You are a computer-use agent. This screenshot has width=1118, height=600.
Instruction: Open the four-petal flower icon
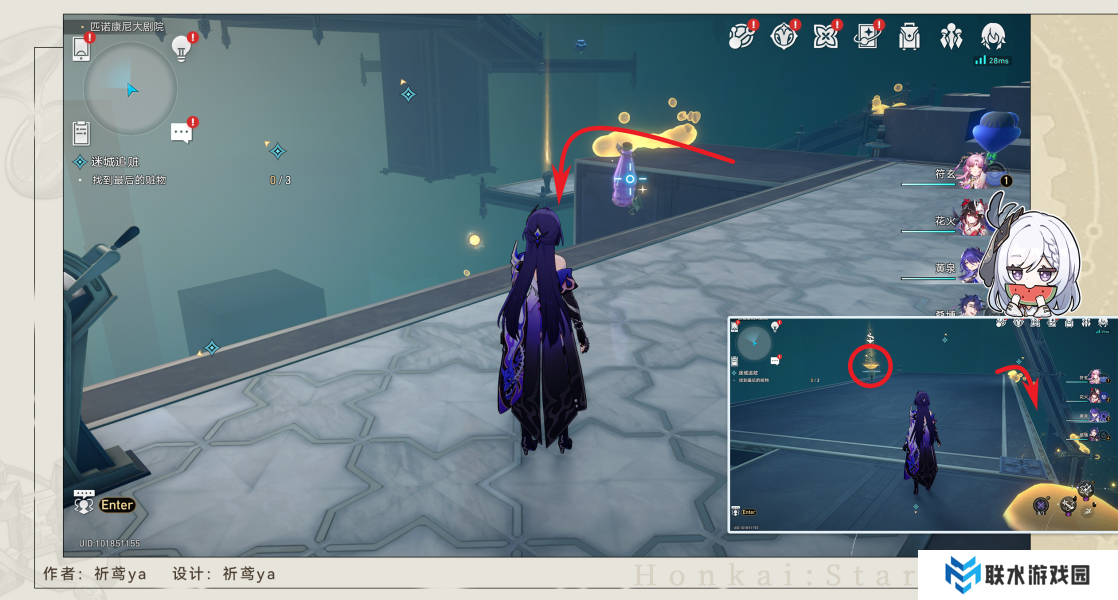click(825, 37)
